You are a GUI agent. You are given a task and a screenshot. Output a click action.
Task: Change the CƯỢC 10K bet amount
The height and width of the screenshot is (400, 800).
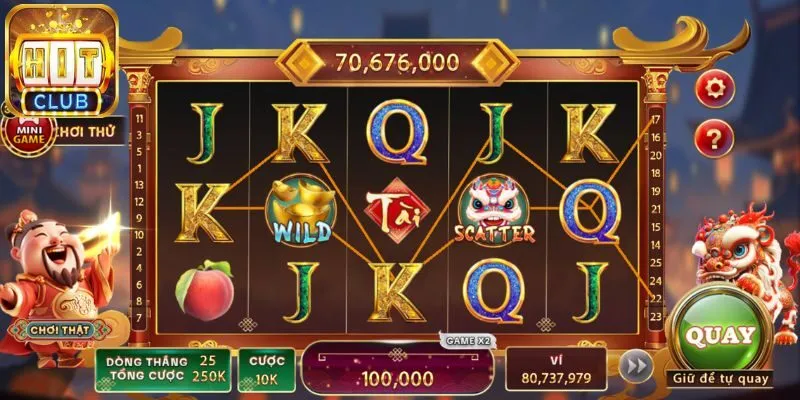coord(266,368)
